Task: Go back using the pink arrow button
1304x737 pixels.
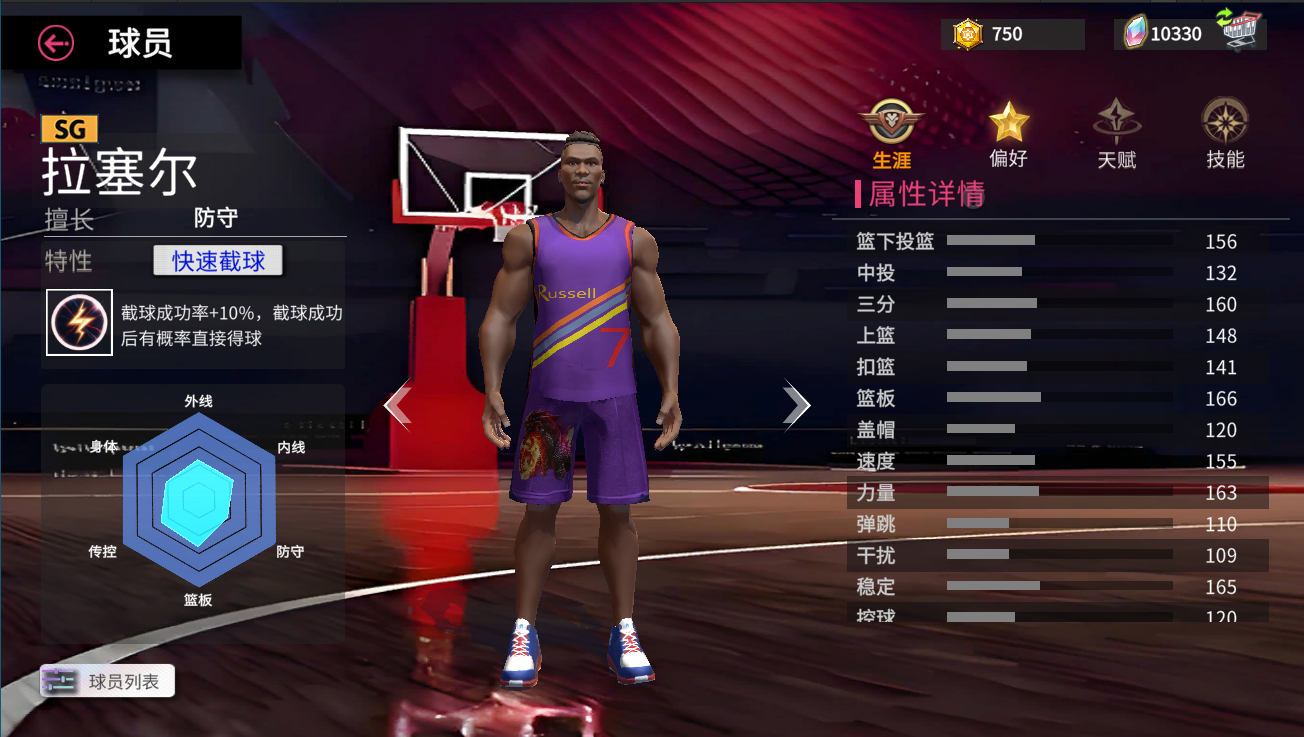Action: (x=56, y=43)
